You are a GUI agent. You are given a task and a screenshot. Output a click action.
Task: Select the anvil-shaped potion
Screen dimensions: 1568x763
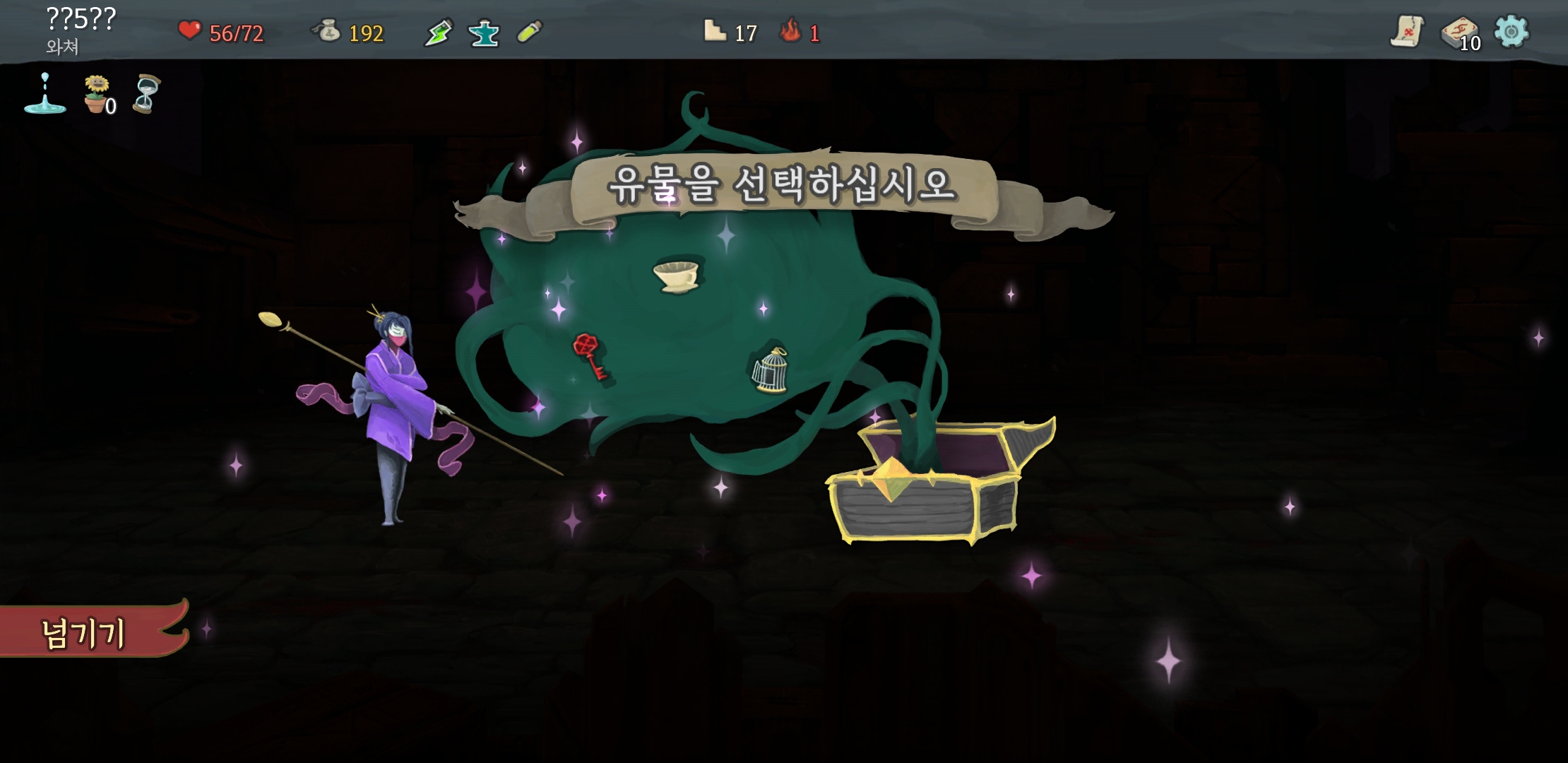(x=484, y=33)
